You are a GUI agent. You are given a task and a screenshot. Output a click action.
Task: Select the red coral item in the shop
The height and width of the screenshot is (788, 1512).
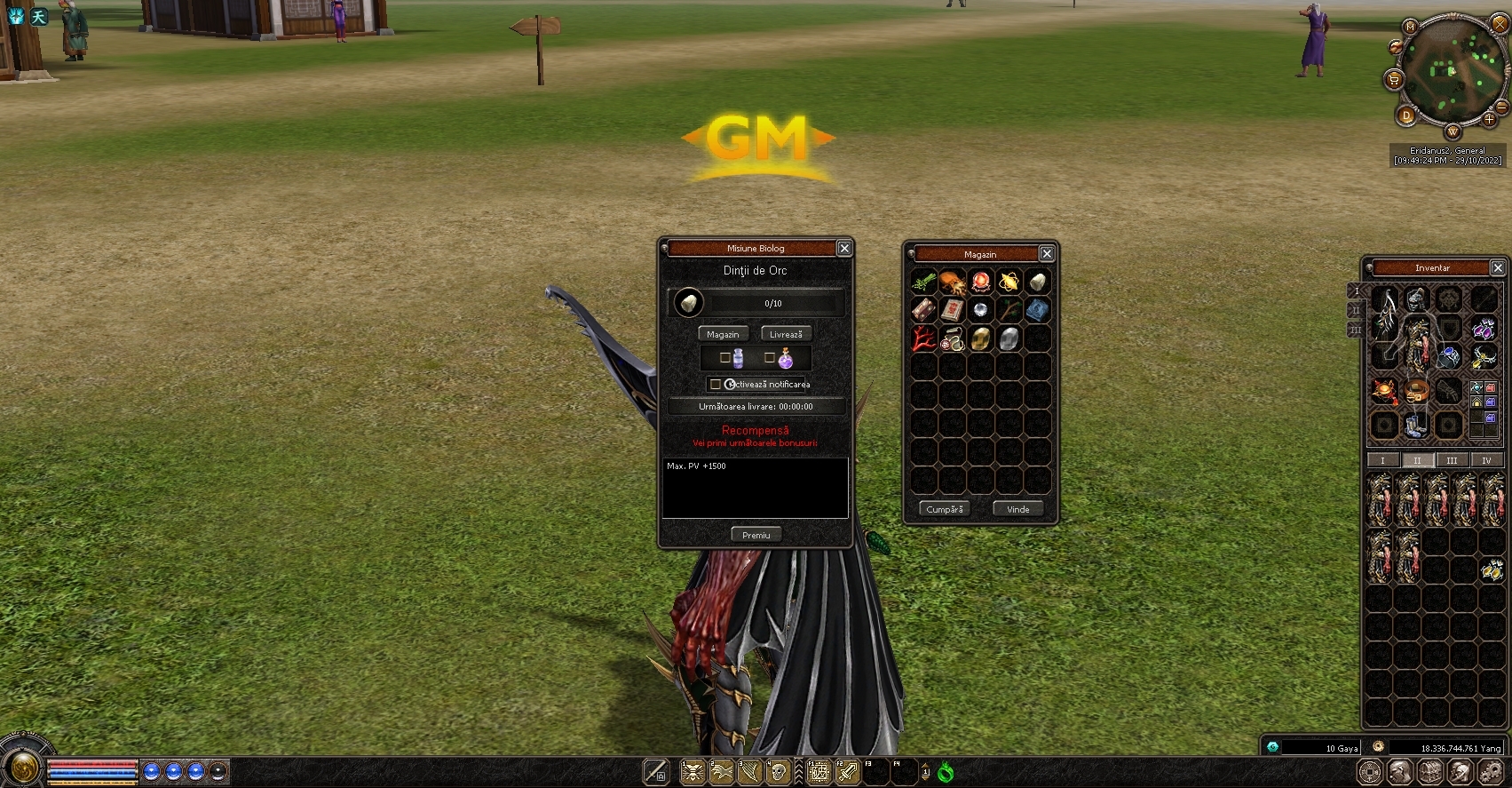click(923, 339)
